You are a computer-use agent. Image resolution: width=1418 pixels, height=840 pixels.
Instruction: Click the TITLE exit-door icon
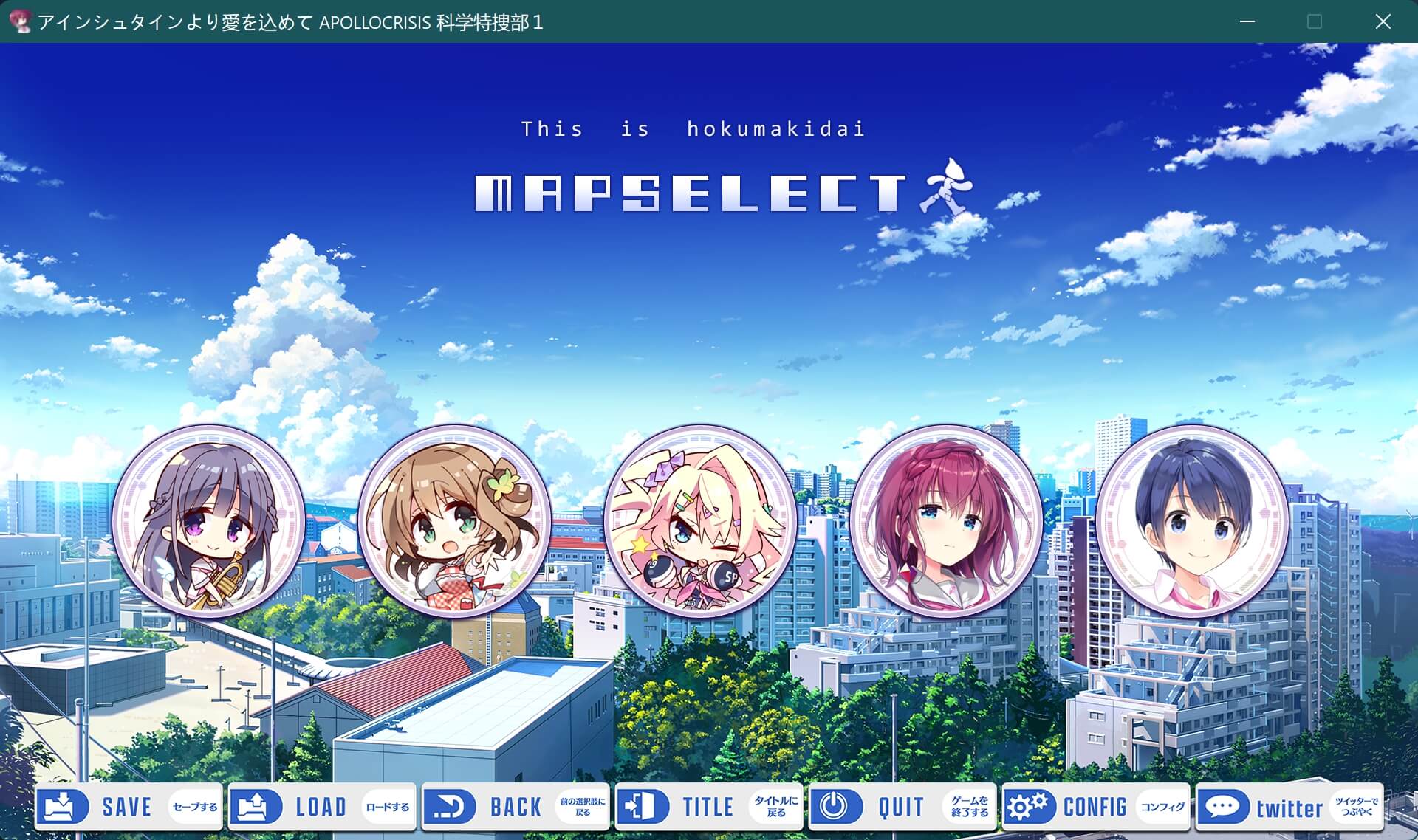(x=644, y=807)
